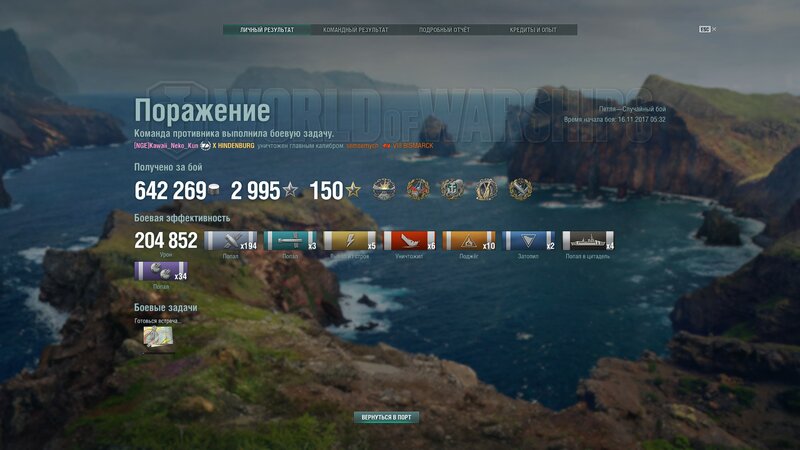Show the Кредиты и опыт tab

(532, 30)
